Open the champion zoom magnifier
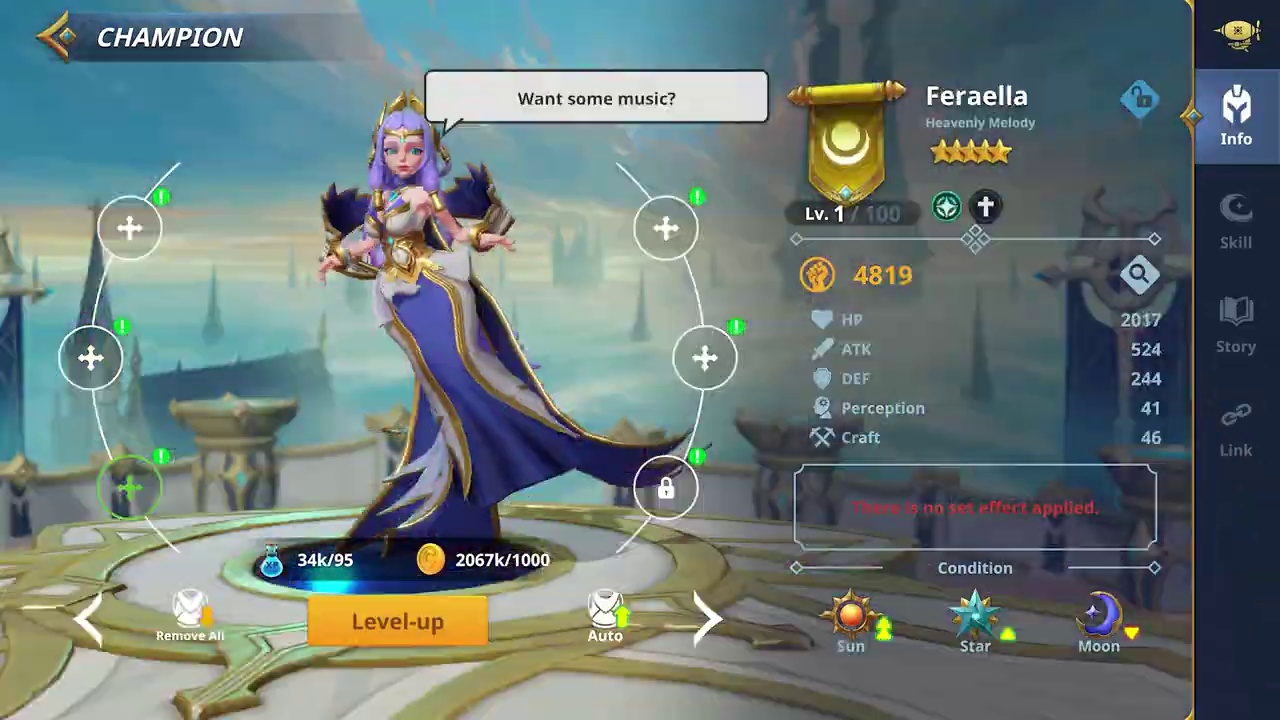 [x=1140, y=273]
